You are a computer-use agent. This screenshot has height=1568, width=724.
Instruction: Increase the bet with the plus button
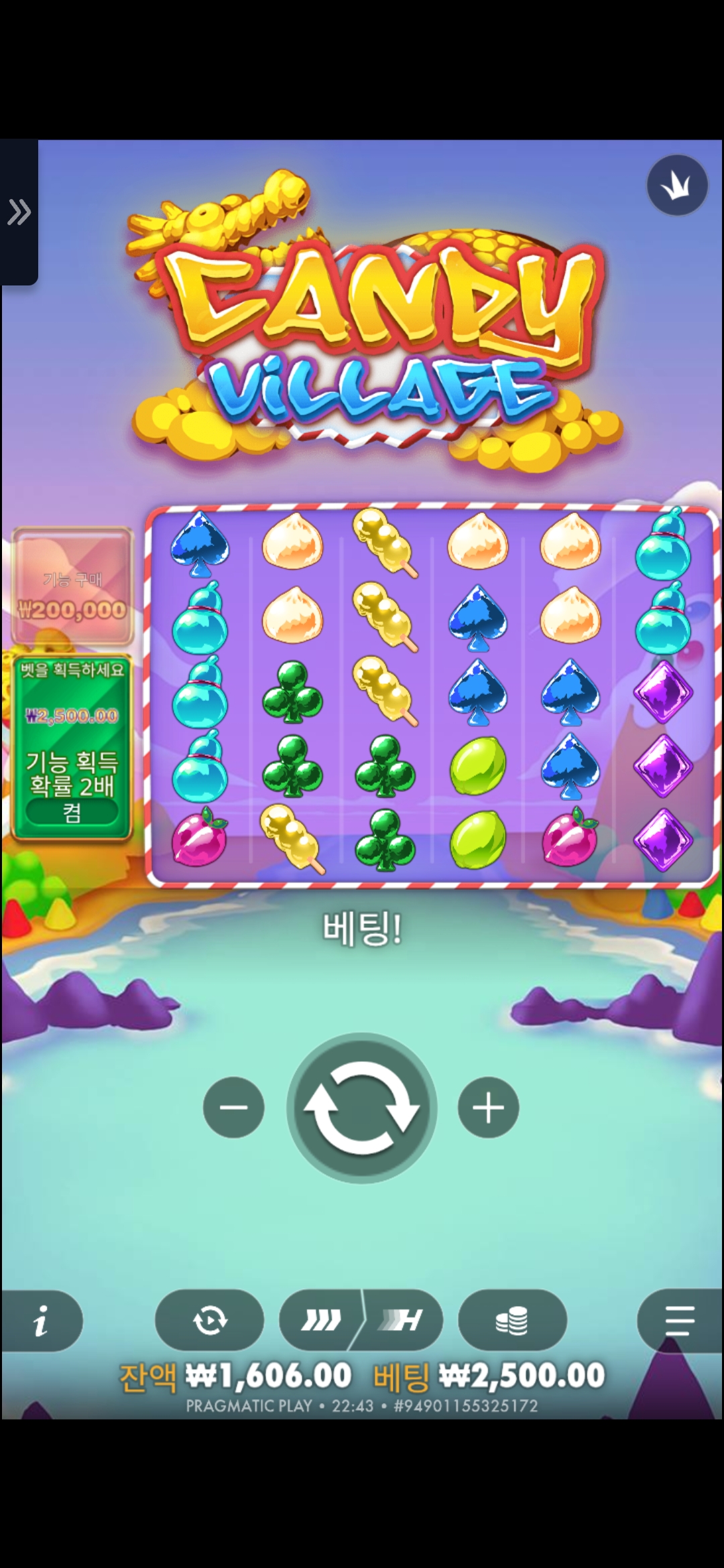488,1107
